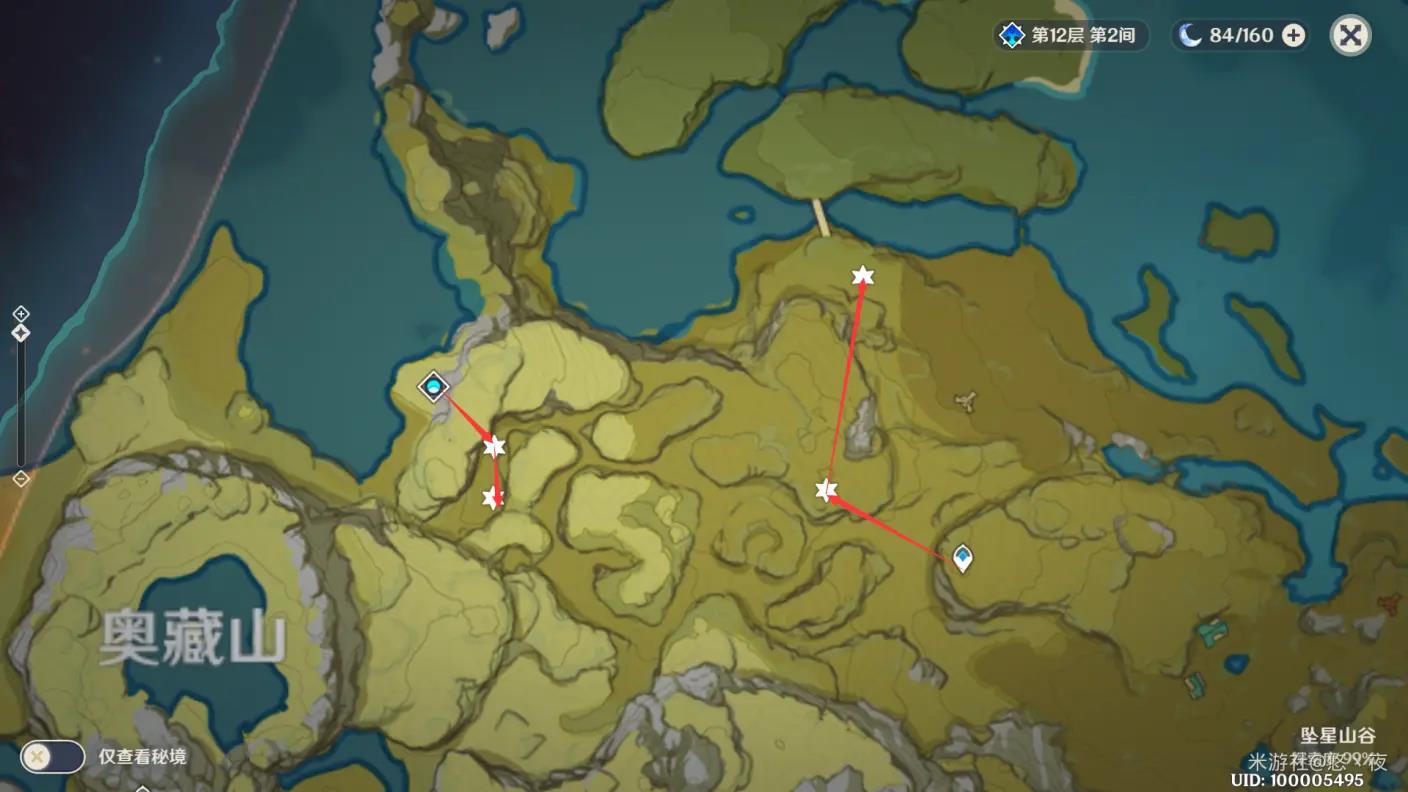Zoom out using the map's minus button
This screenshot has width=1408, height=792.
21,479
